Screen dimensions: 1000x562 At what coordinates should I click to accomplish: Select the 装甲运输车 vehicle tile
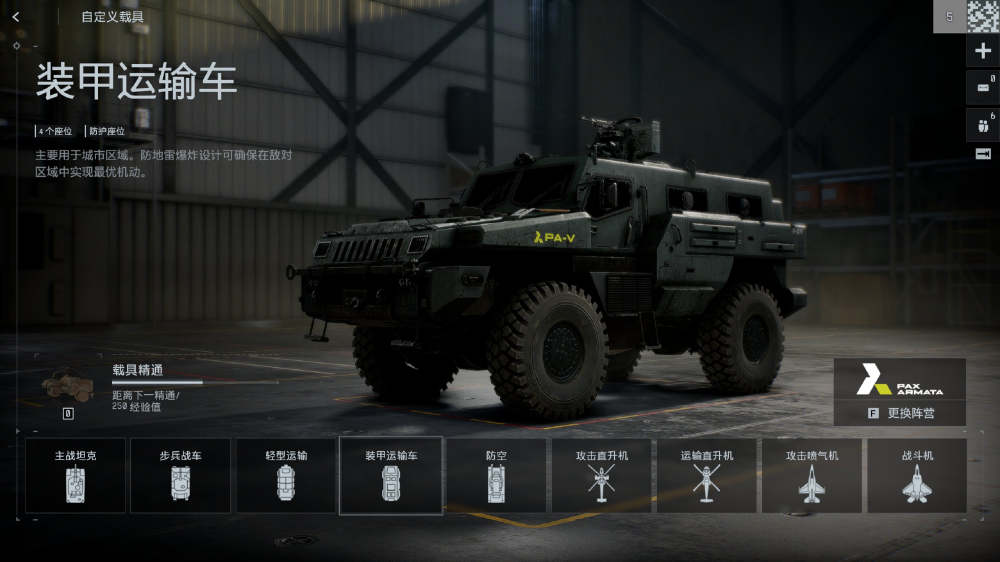coord(391,475)
